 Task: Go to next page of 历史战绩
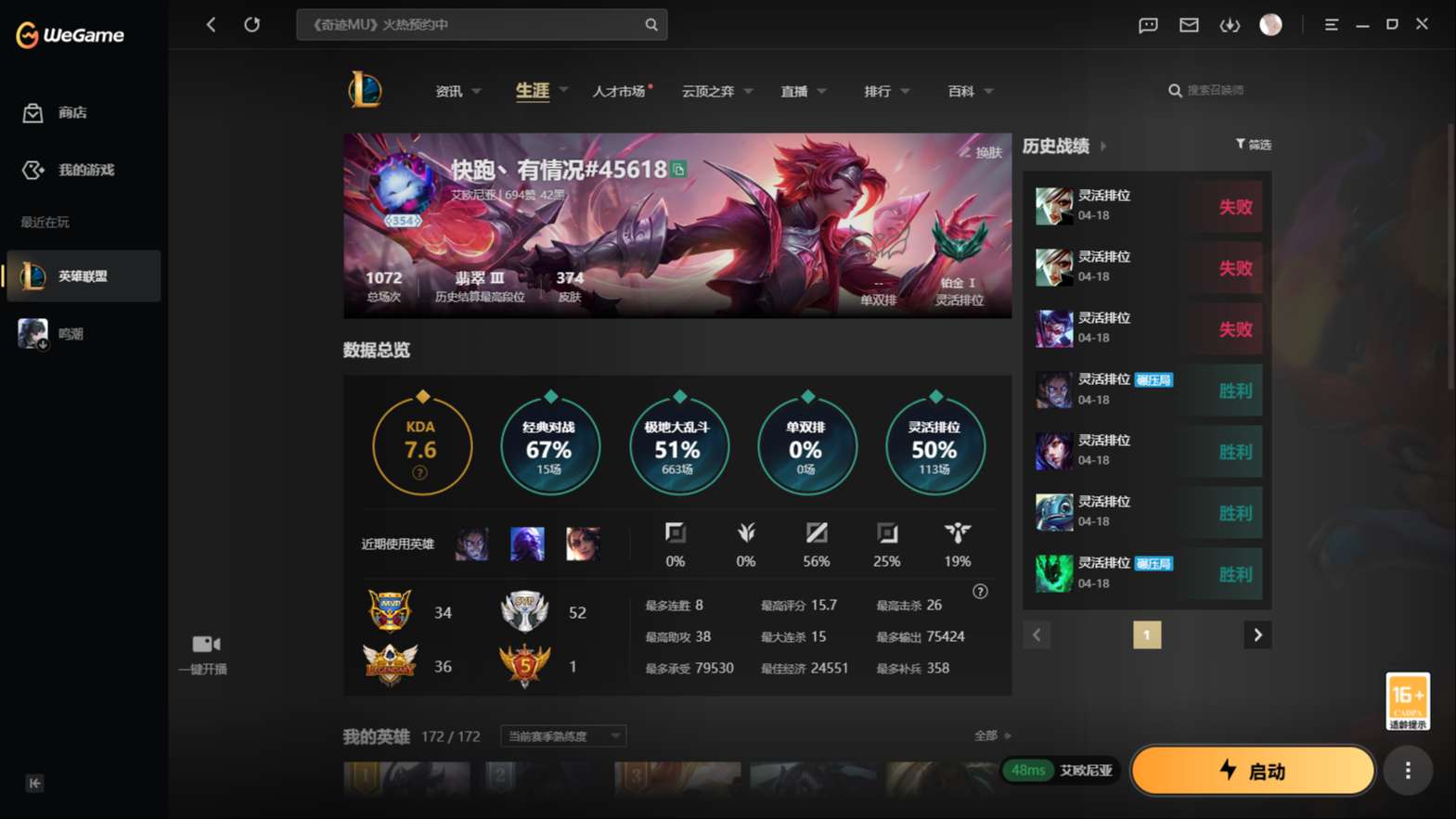point(1257,634)
